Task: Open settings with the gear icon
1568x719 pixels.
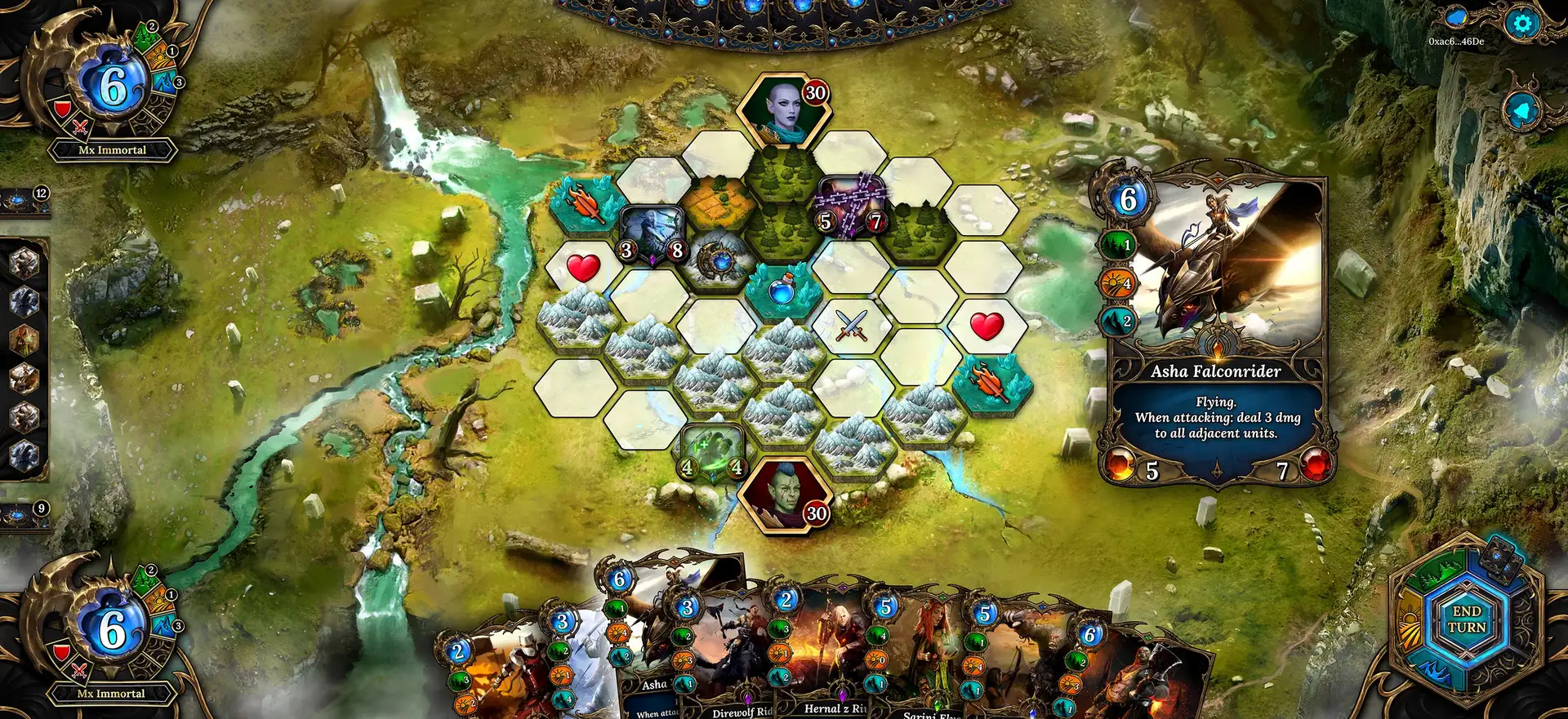Action: [1522, 24]
